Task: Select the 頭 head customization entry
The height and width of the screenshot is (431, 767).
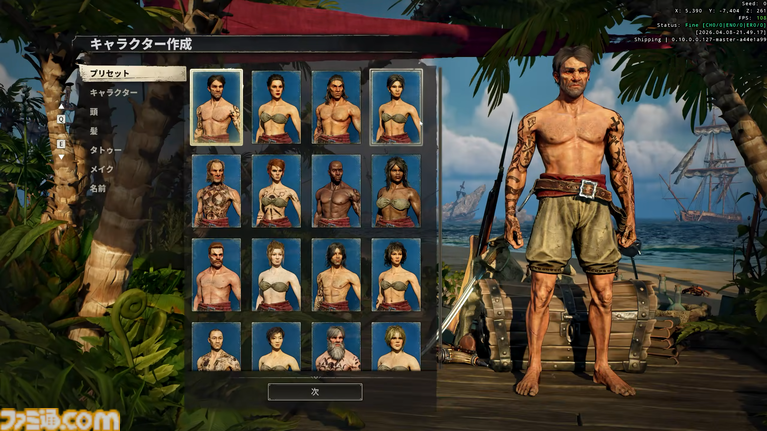Action: coord(95,112)
